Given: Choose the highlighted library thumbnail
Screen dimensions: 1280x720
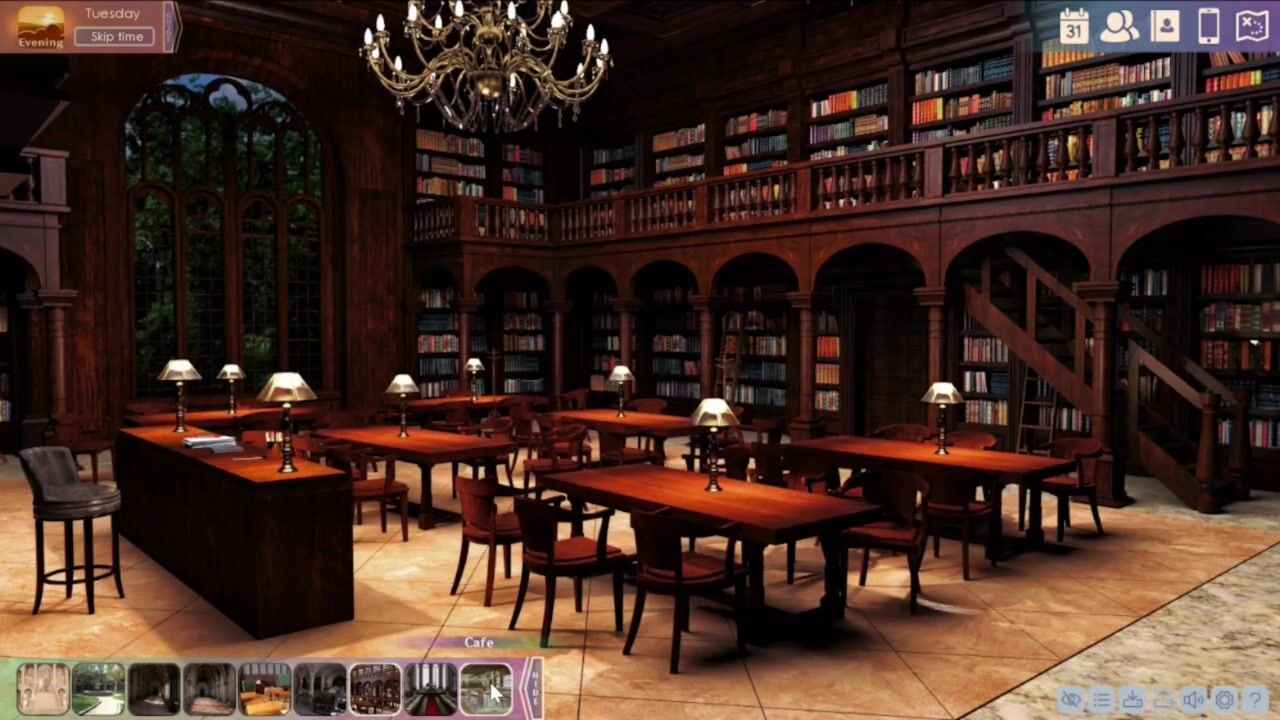Looking at the screenshot, I should point(375,689).
